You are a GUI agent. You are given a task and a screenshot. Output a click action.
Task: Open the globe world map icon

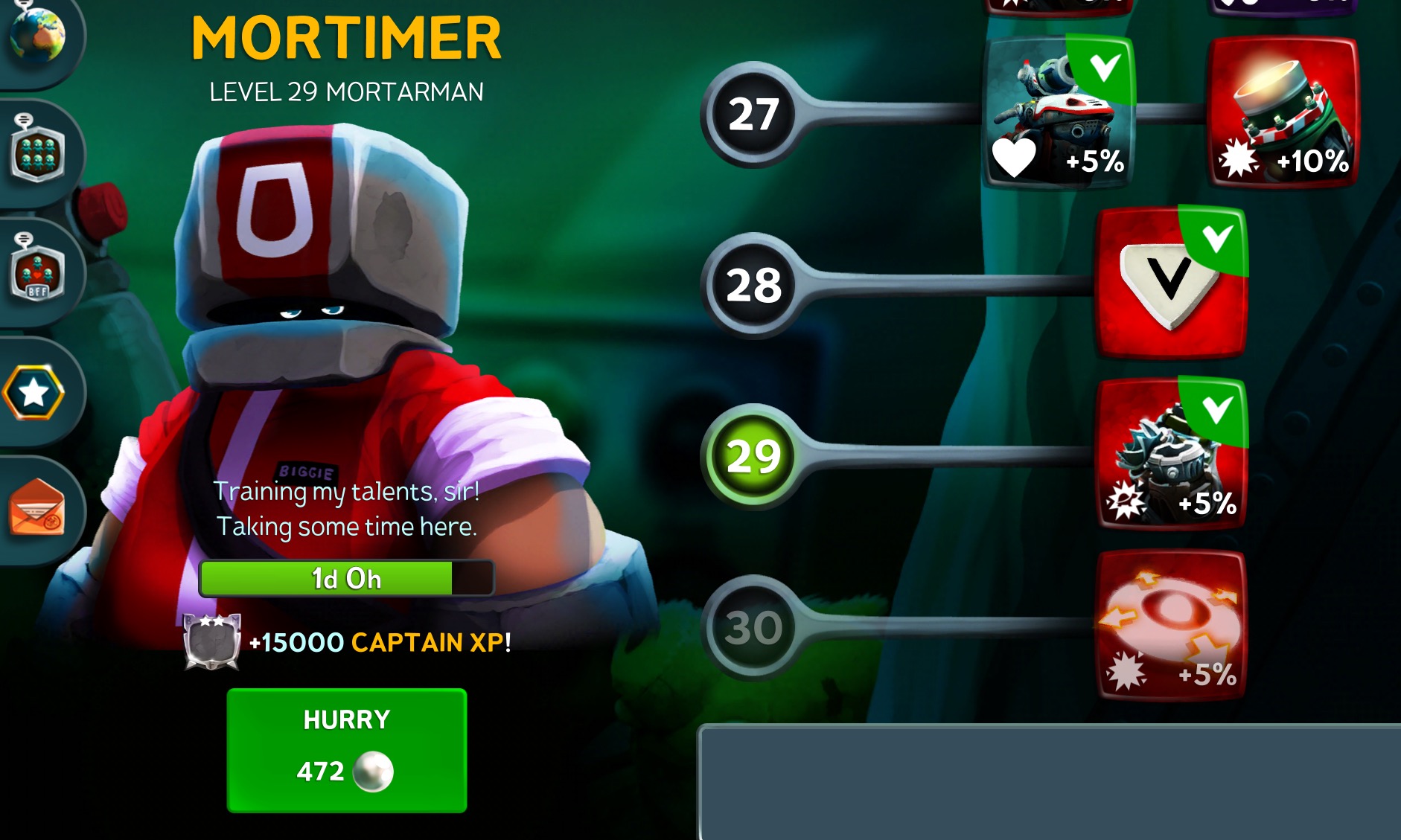[x=37, y=37]
